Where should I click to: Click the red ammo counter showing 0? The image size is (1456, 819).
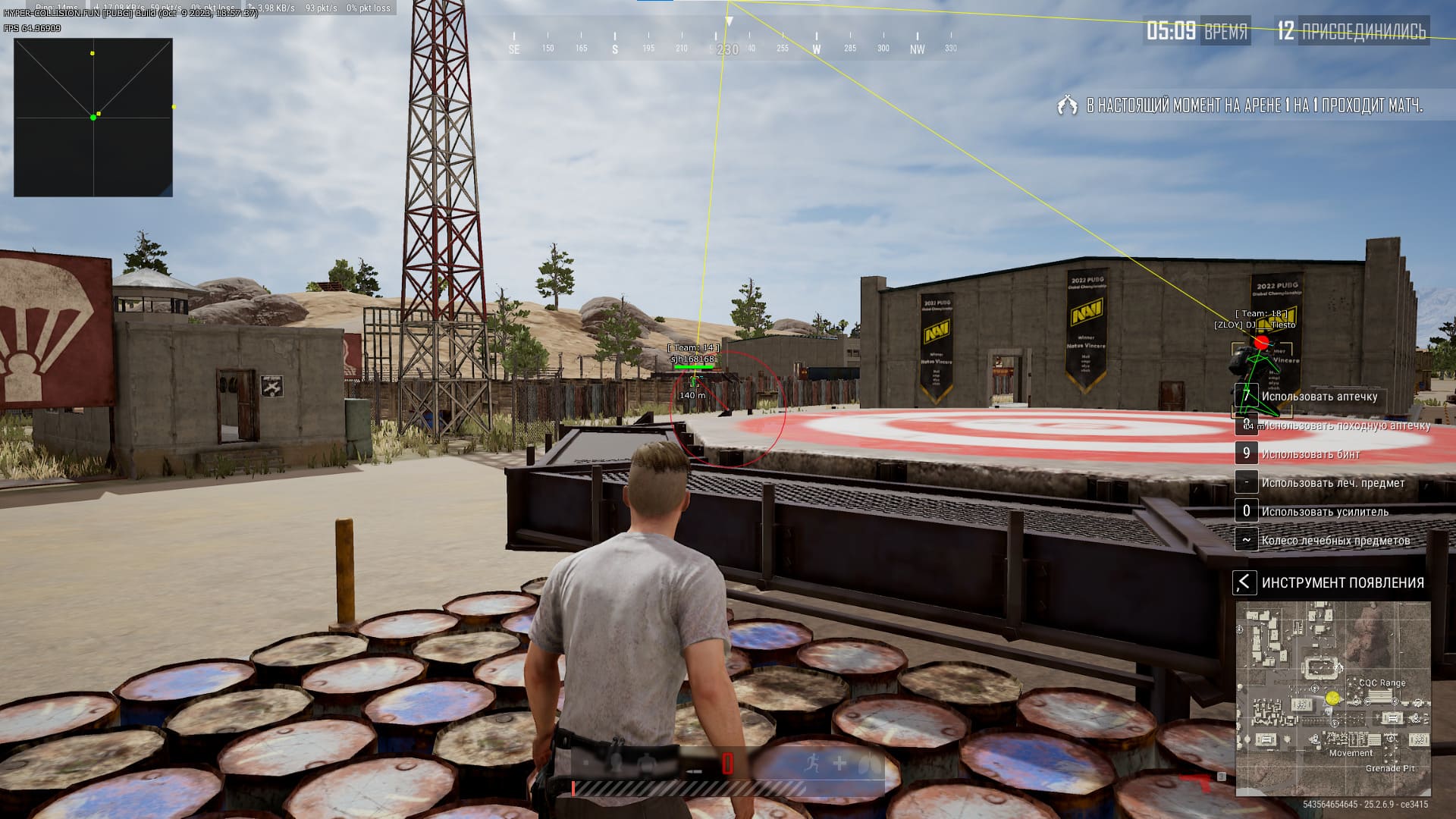(x=727, y=764)
